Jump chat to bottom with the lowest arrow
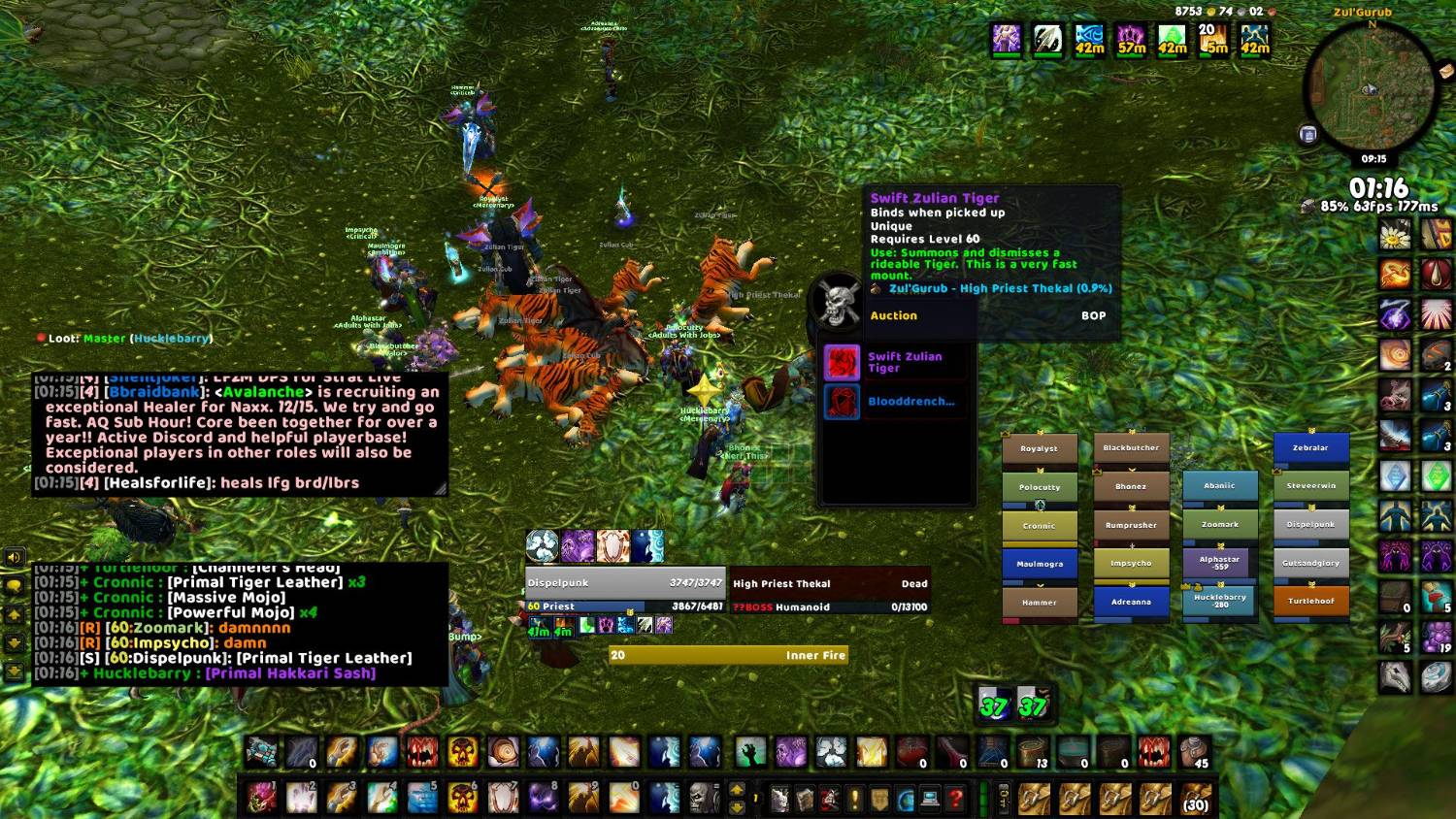 coord(15,671)
